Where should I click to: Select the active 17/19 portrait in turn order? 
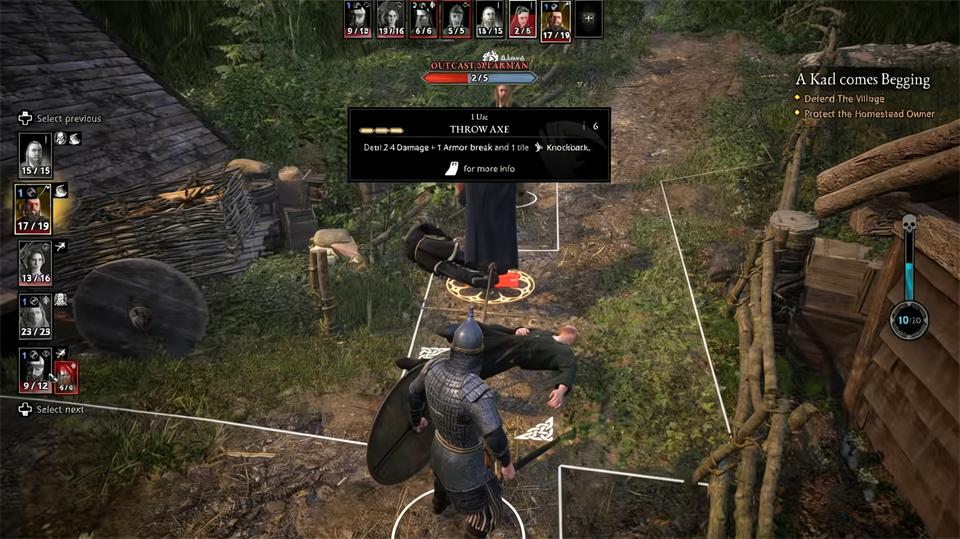click(555, 20)
